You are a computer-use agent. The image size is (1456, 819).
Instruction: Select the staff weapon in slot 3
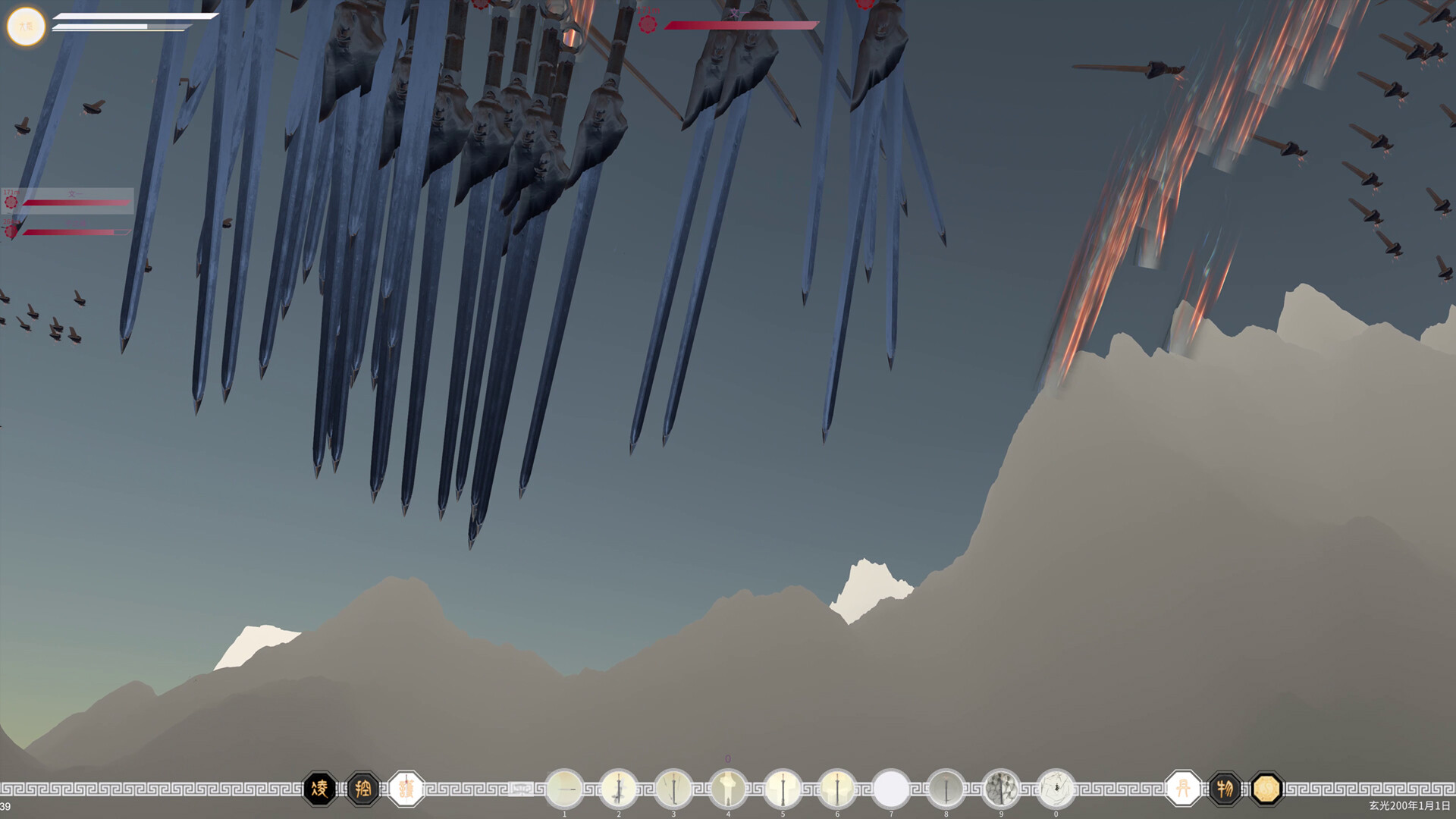673,789
